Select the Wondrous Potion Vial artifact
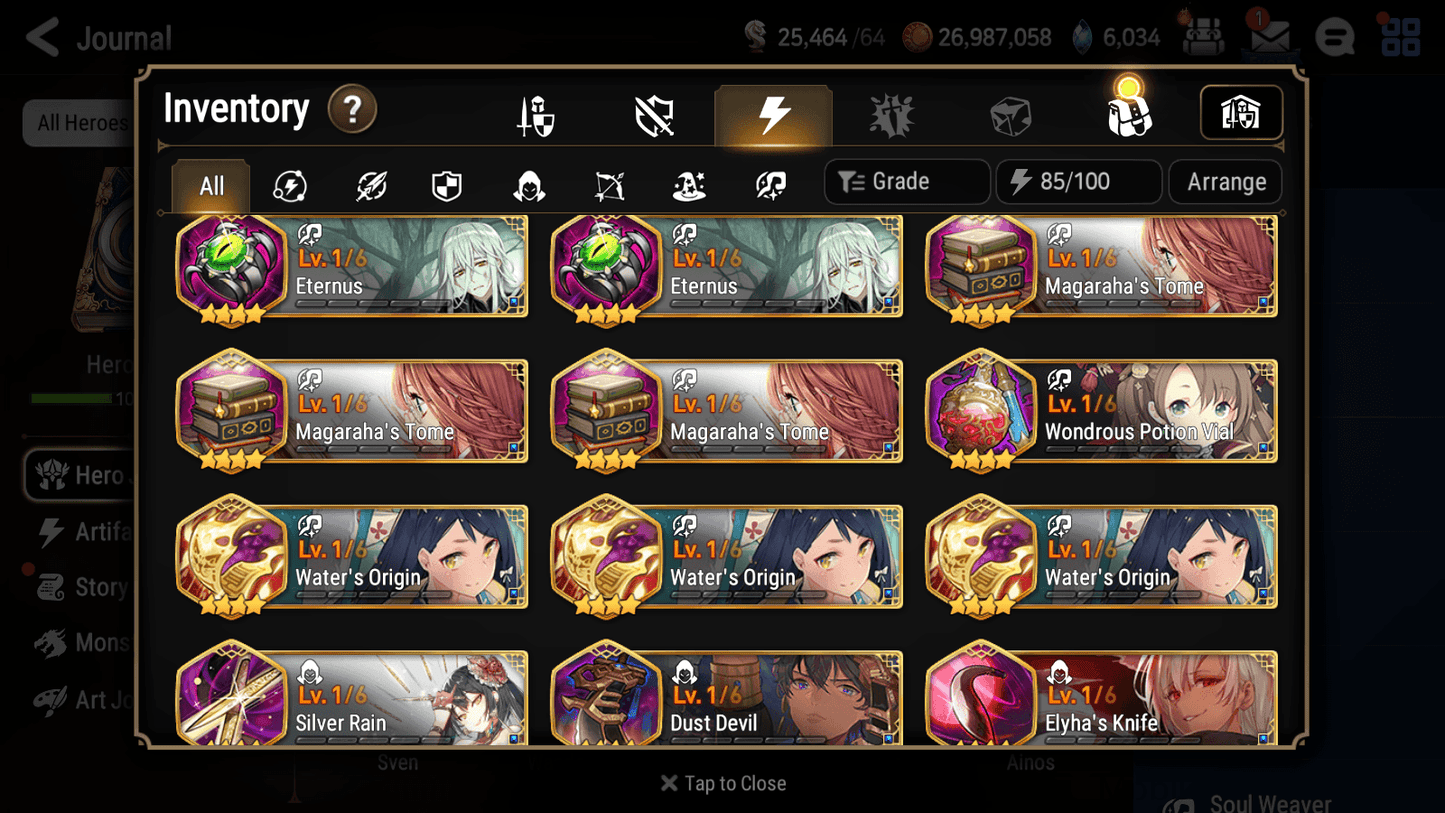Screen dimensions: 1445x813 pos(1100,411)
